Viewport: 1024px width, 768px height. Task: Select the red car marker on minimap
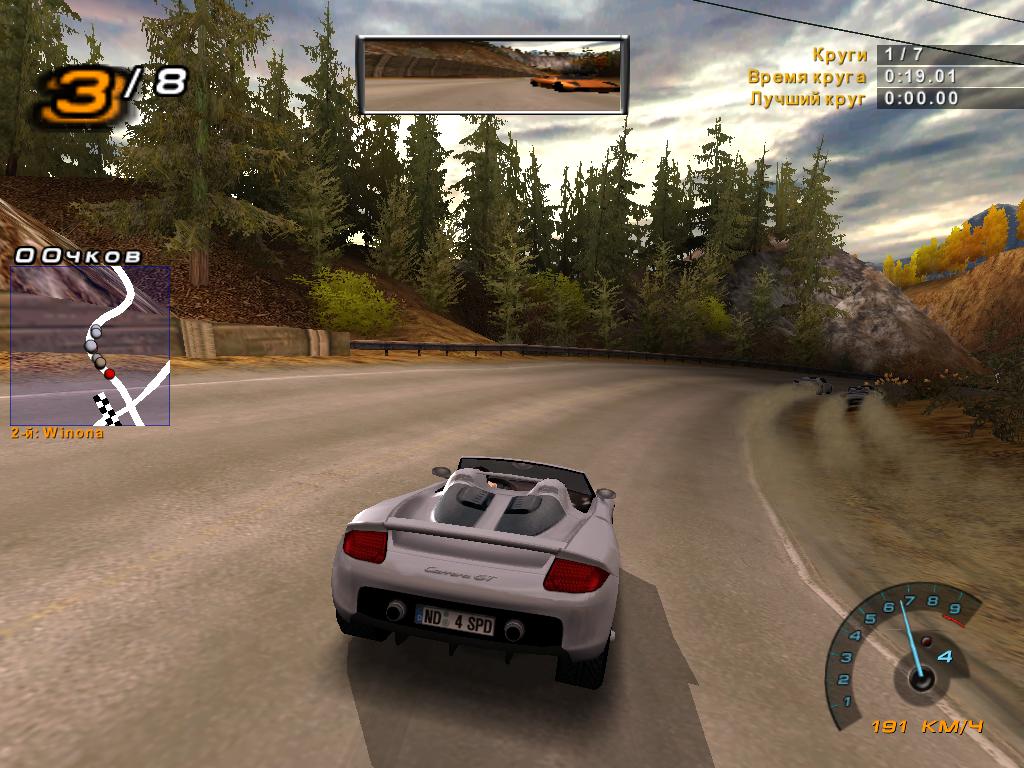coord(109,373)
